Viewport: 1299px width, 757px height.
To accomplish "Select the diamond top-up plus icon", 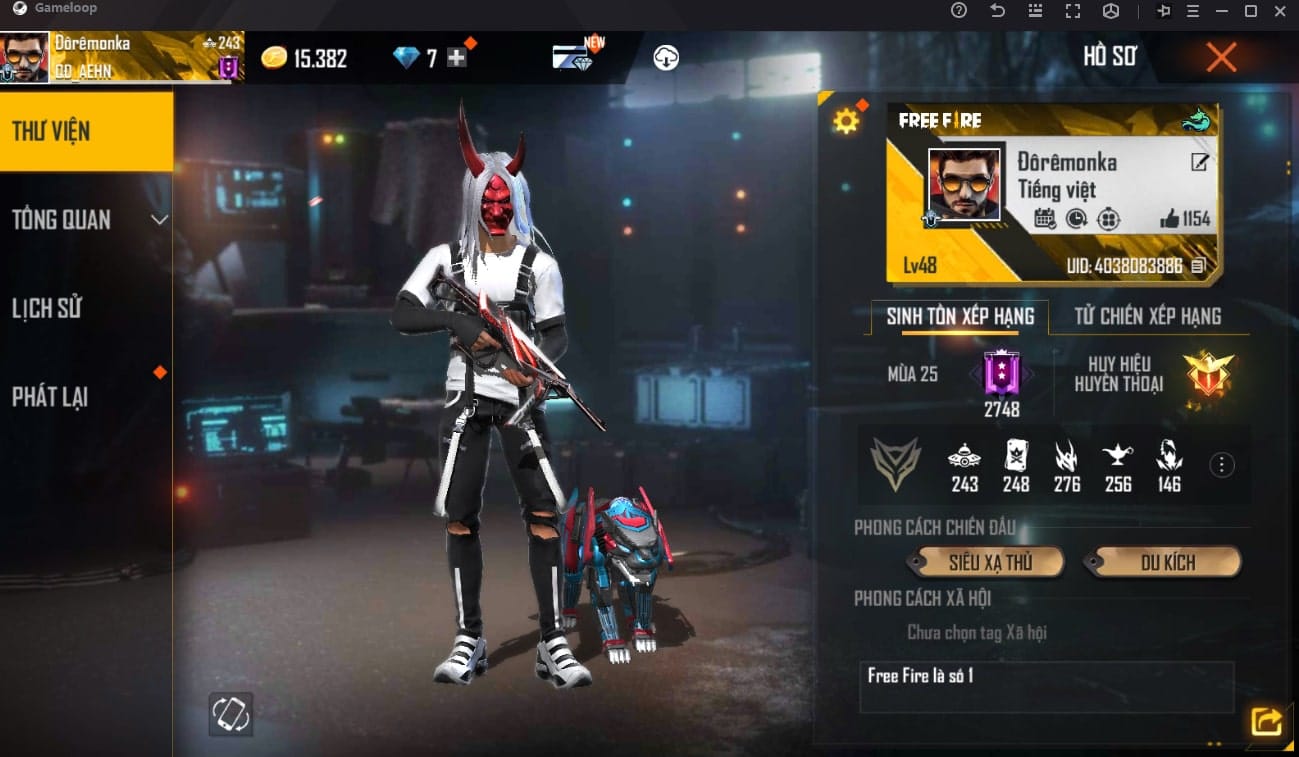I will point(456,57).
